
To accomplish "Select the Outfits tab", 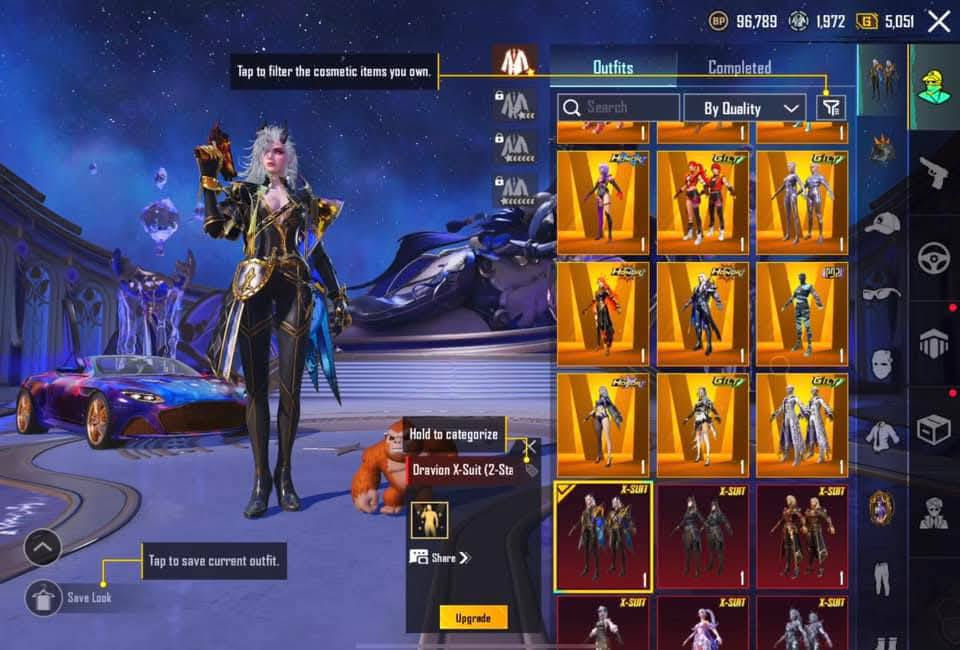I will [x=612, y=68].
